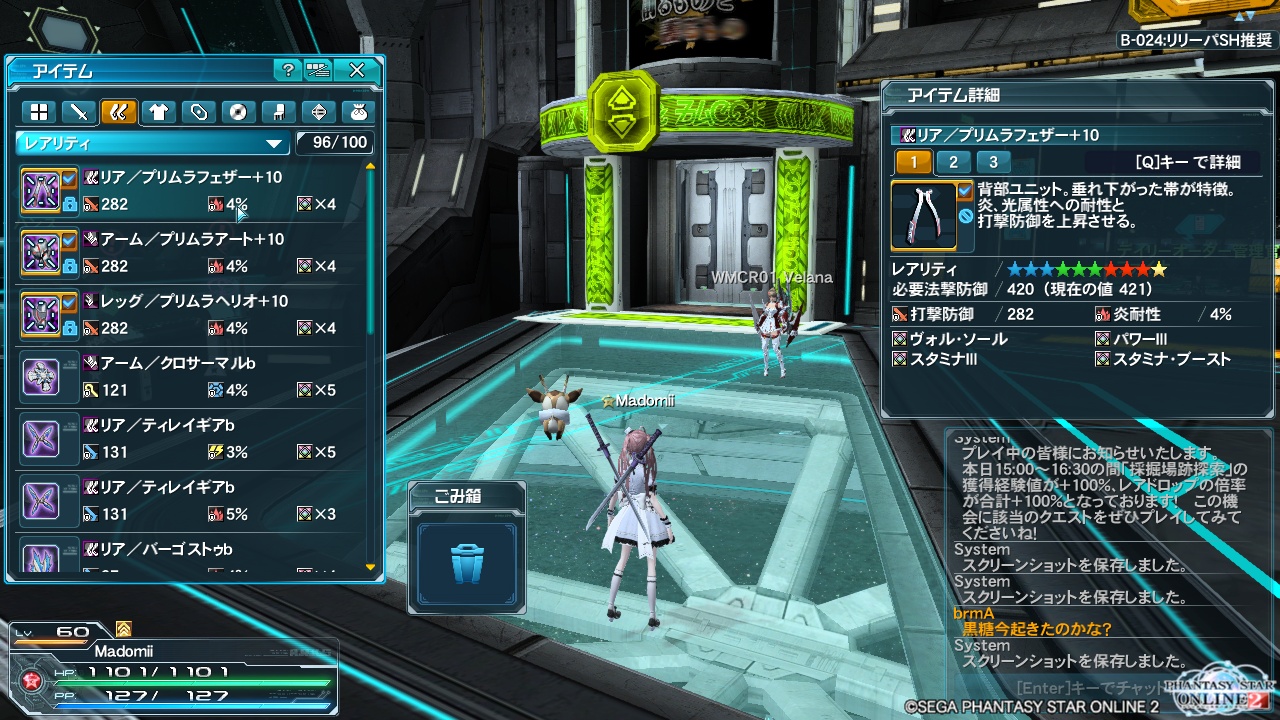Open the item window help button
Image resolution: width=1280 pixels, height=720 pixels.
288,70
